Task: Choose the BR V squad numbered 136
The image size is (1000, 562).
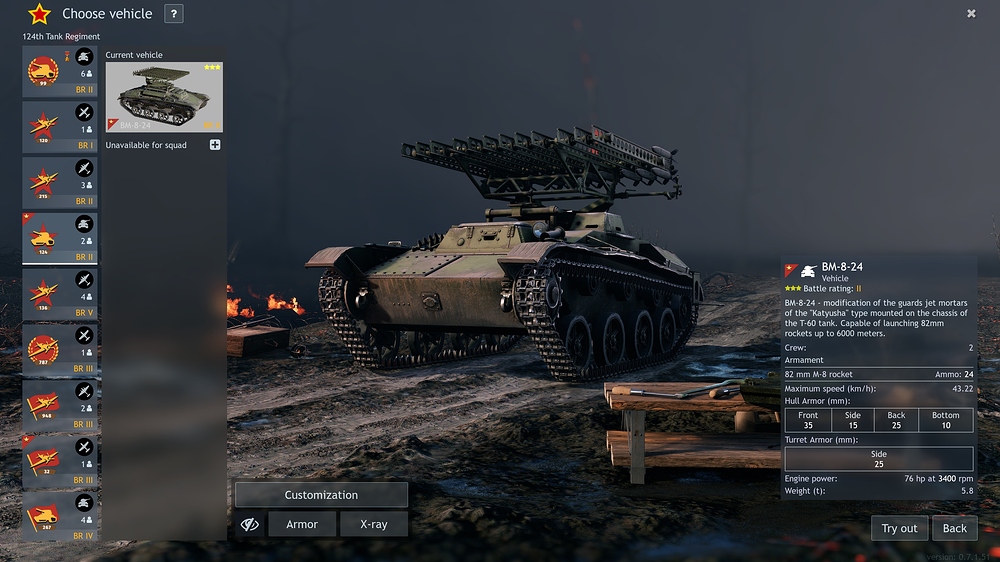Action: tap(60, 294)
